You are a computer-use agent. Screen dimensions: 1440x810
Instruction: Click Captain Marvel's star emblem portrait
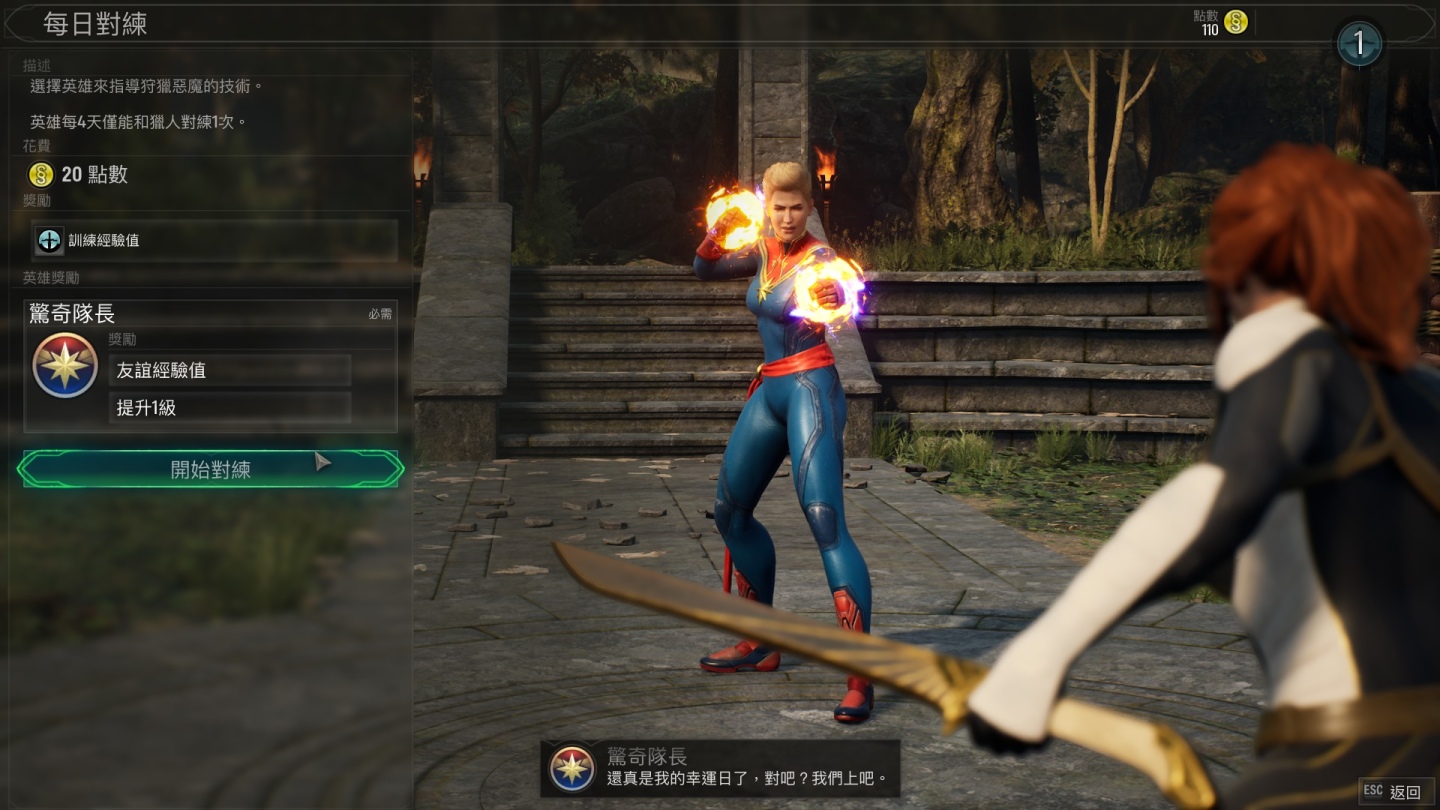pos(65,366)
